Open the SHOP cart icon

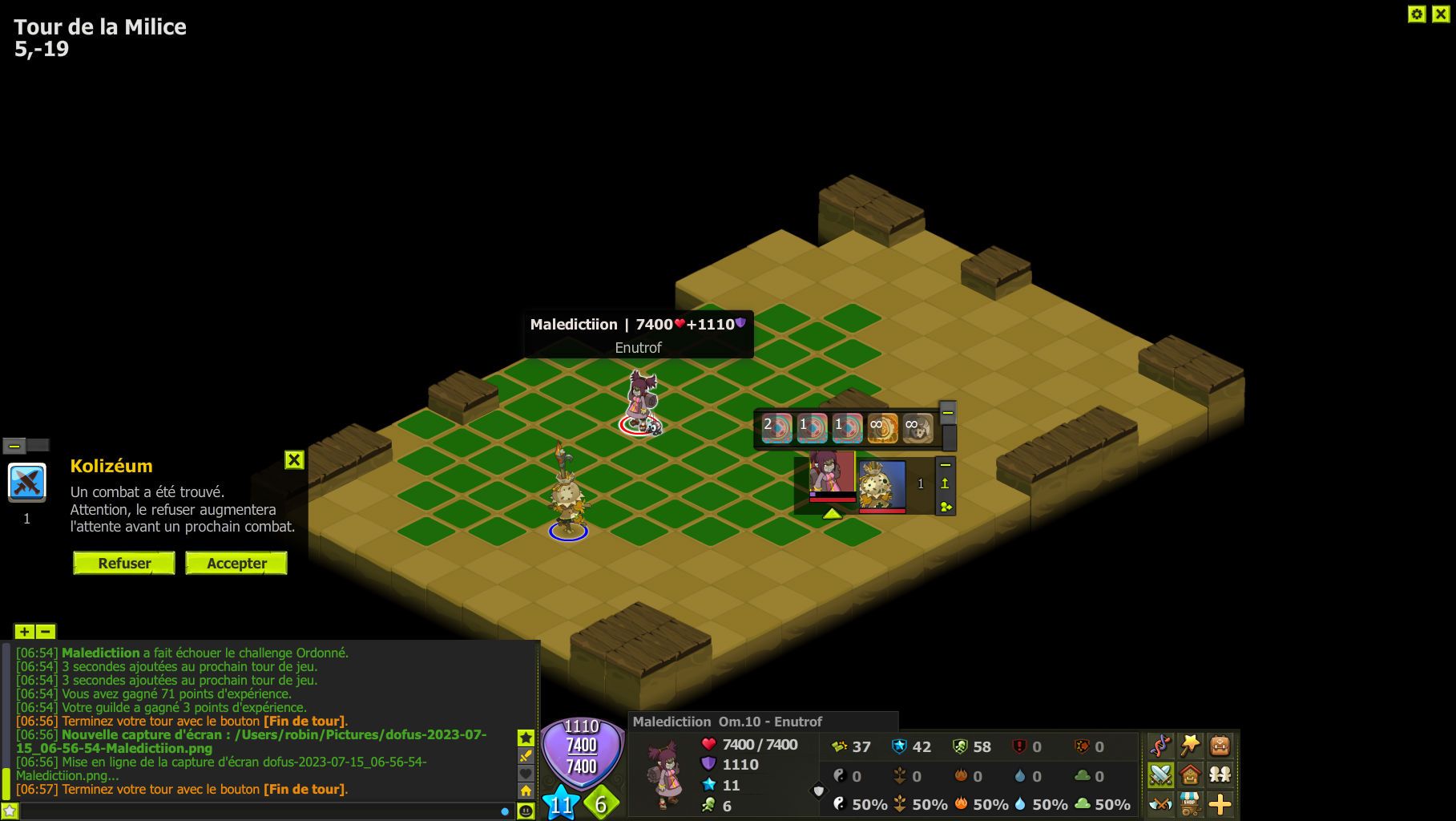coord(1188,804)
